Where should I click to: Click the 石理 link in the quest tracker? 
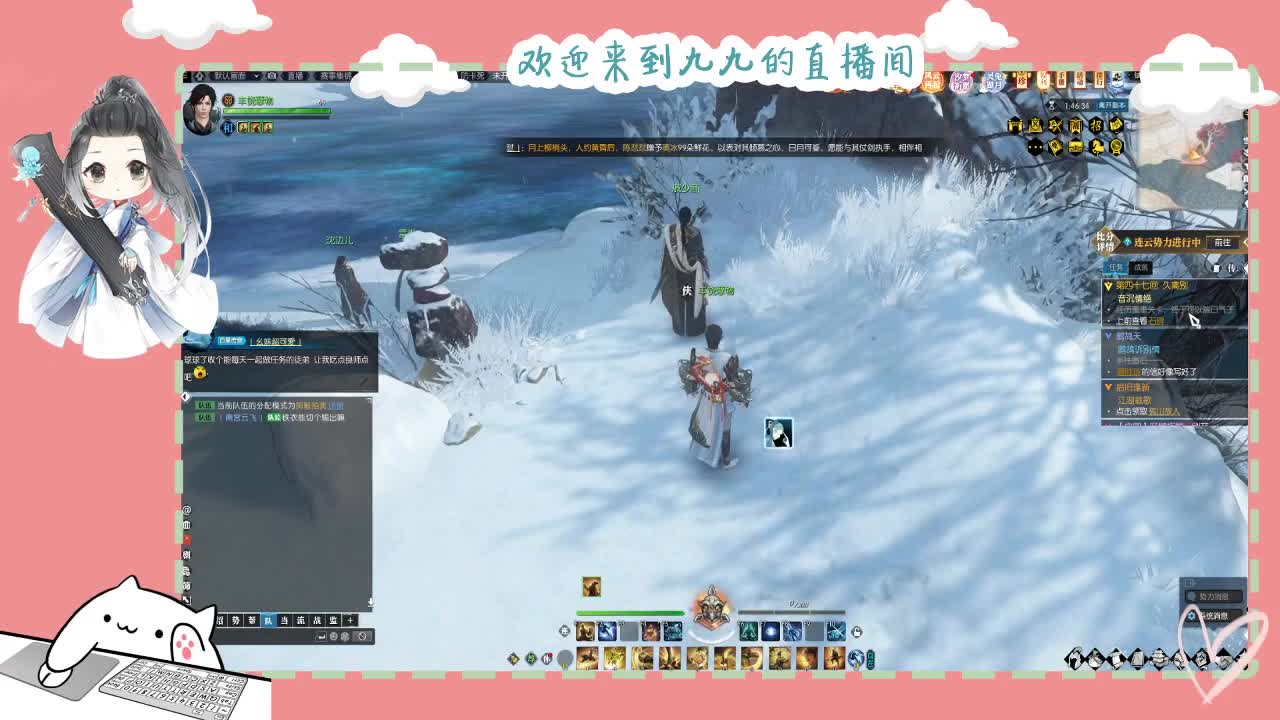coord(1157,321)
